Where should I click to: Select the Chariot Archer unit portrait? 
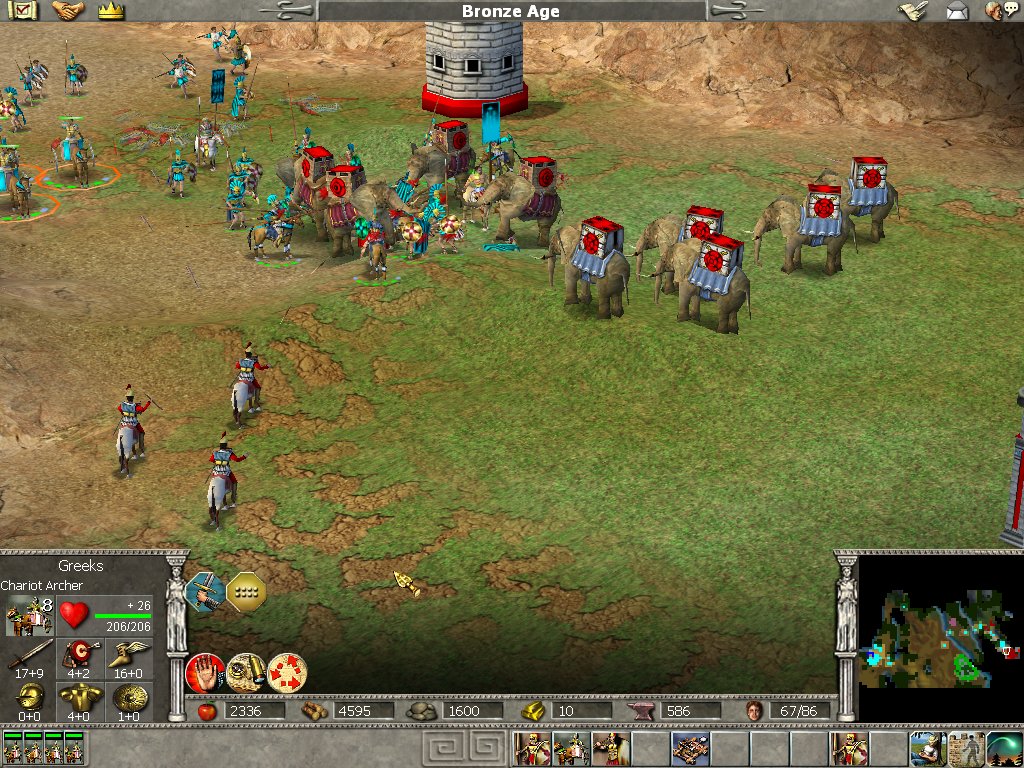(29, 615)
